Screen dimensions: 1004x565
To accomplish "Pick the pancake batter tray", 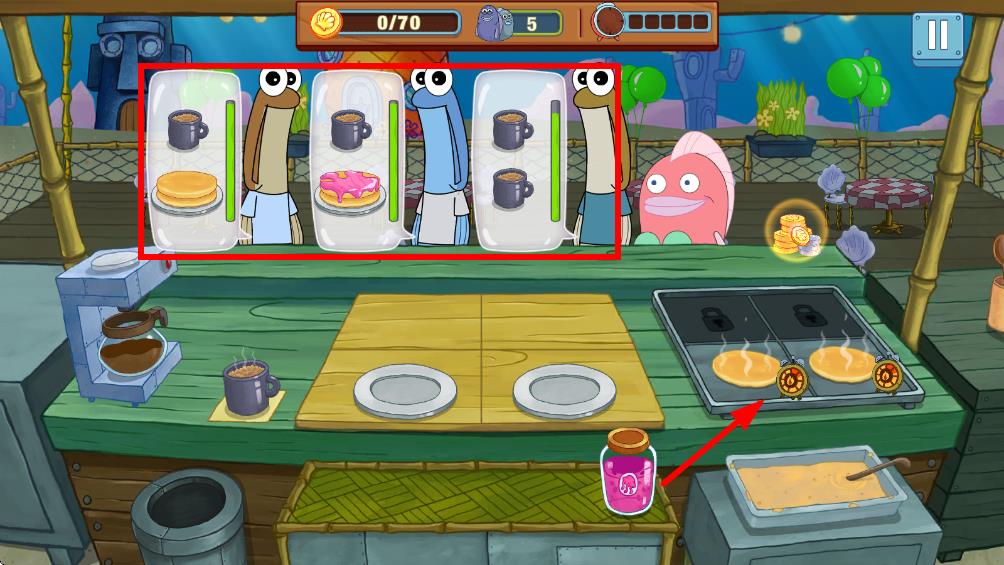I will pyautogui.click(x=811, y=486).
